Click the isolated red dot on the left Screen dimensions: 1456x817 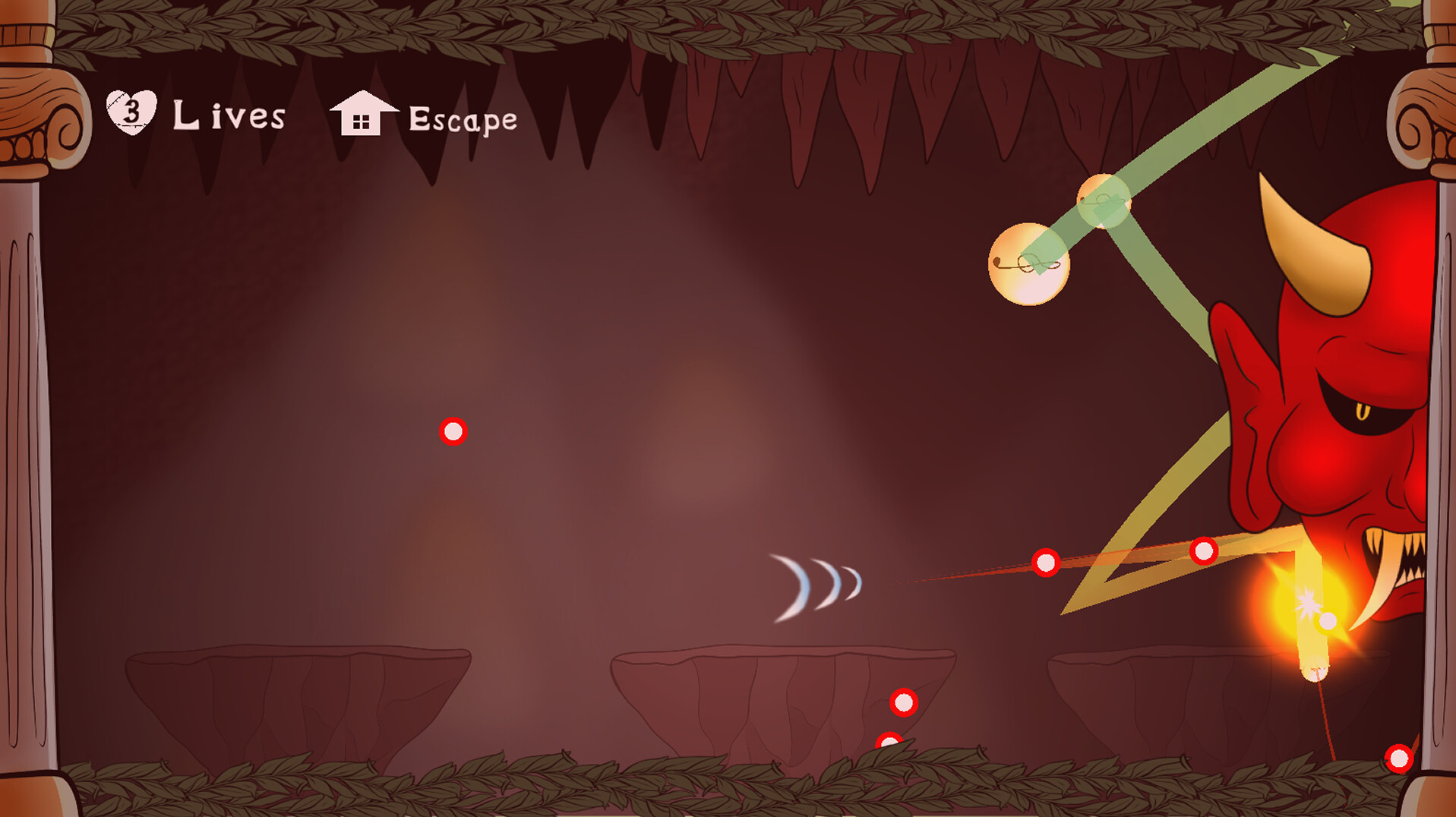coord(454,430)
